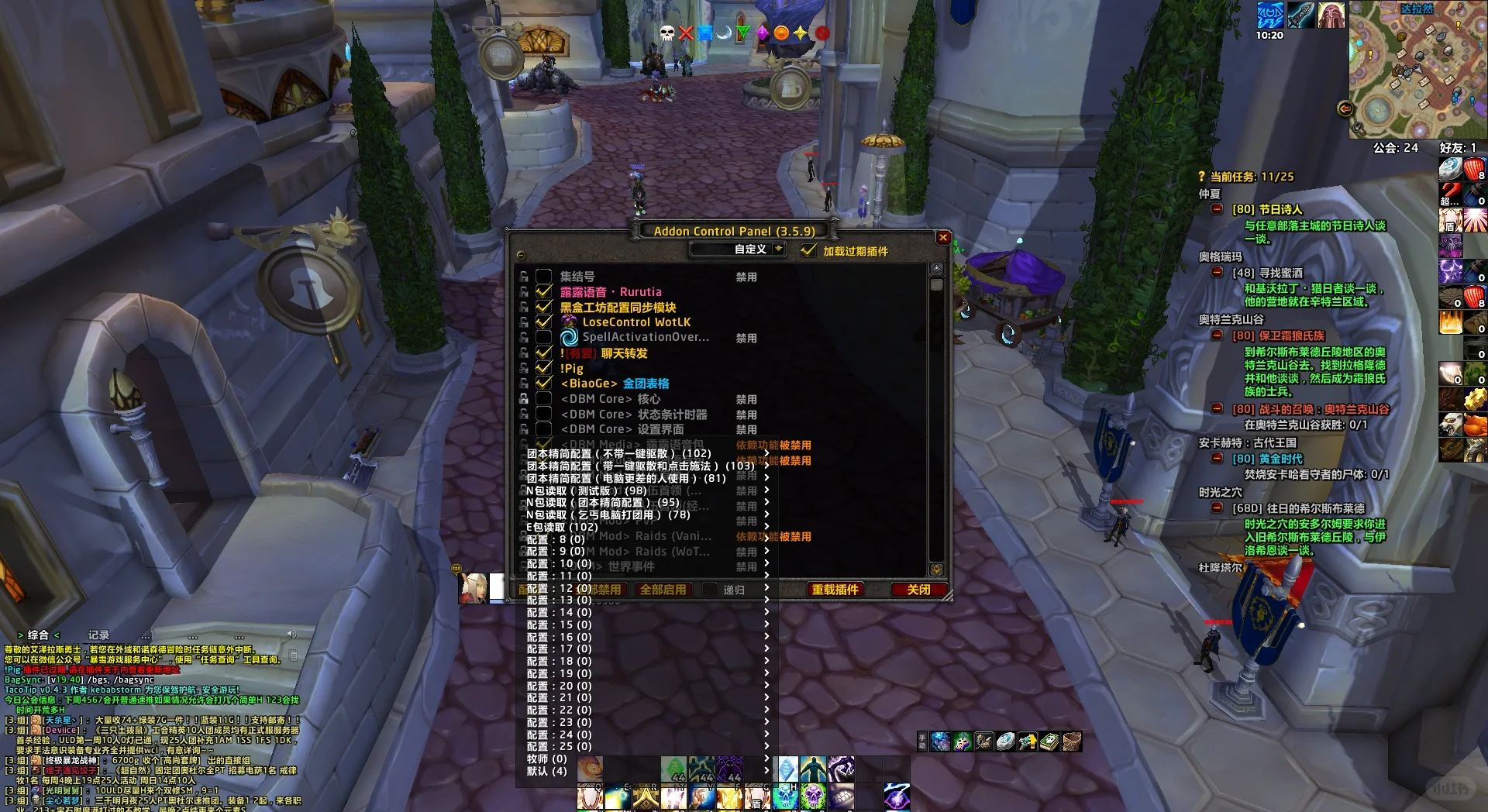Switch to the 综合 chat tab
Image resolution: width=1488 pixels, height=812 pixels.
38,635
